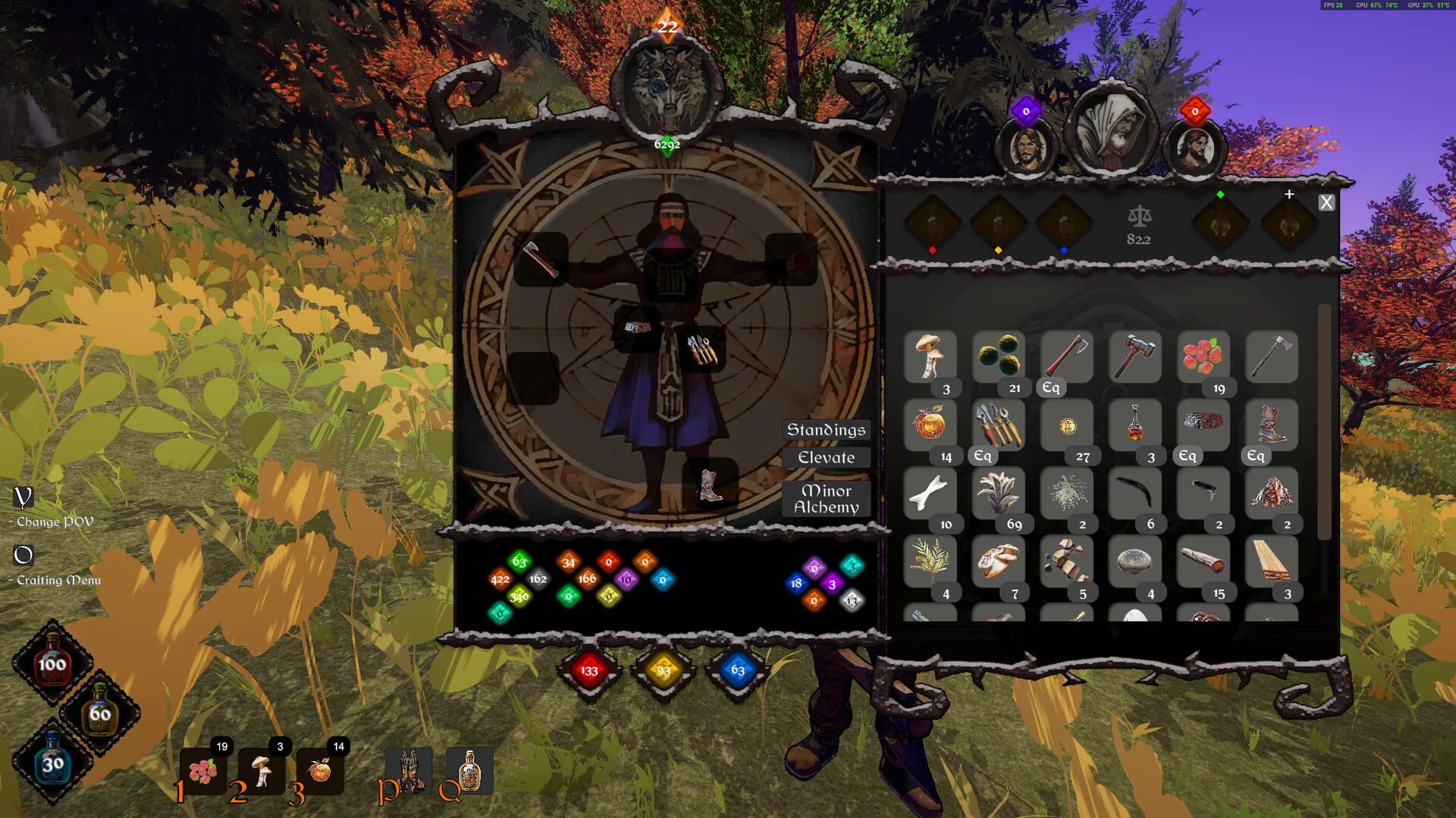Viewport: 1456px width, 818px height.
Task: Choose the red berries stack of 19
Action: (x=1203, y=356)
